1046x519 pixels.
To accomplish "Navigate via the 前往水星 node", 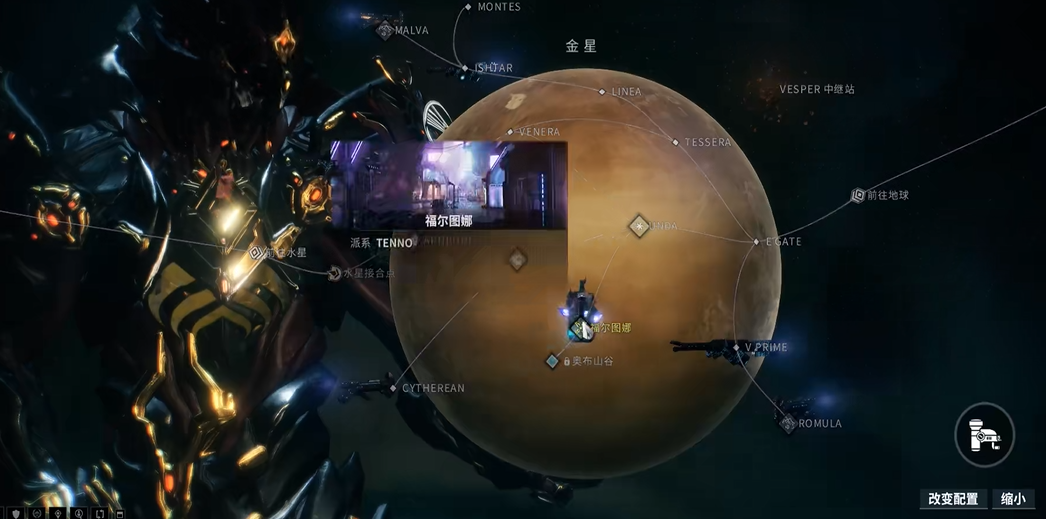I will 257,253.
